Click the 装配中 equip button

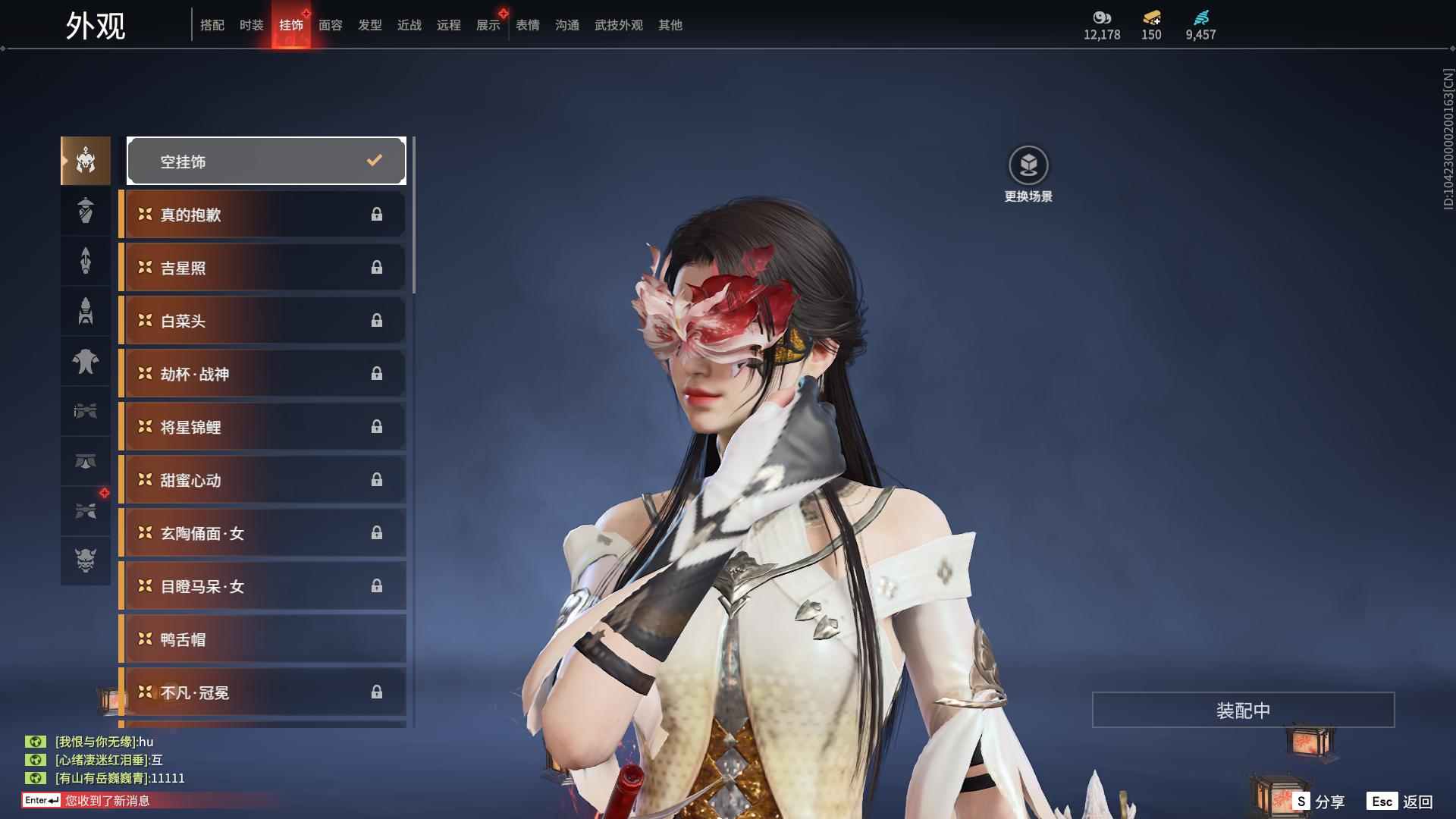[x=1243, y=710]
